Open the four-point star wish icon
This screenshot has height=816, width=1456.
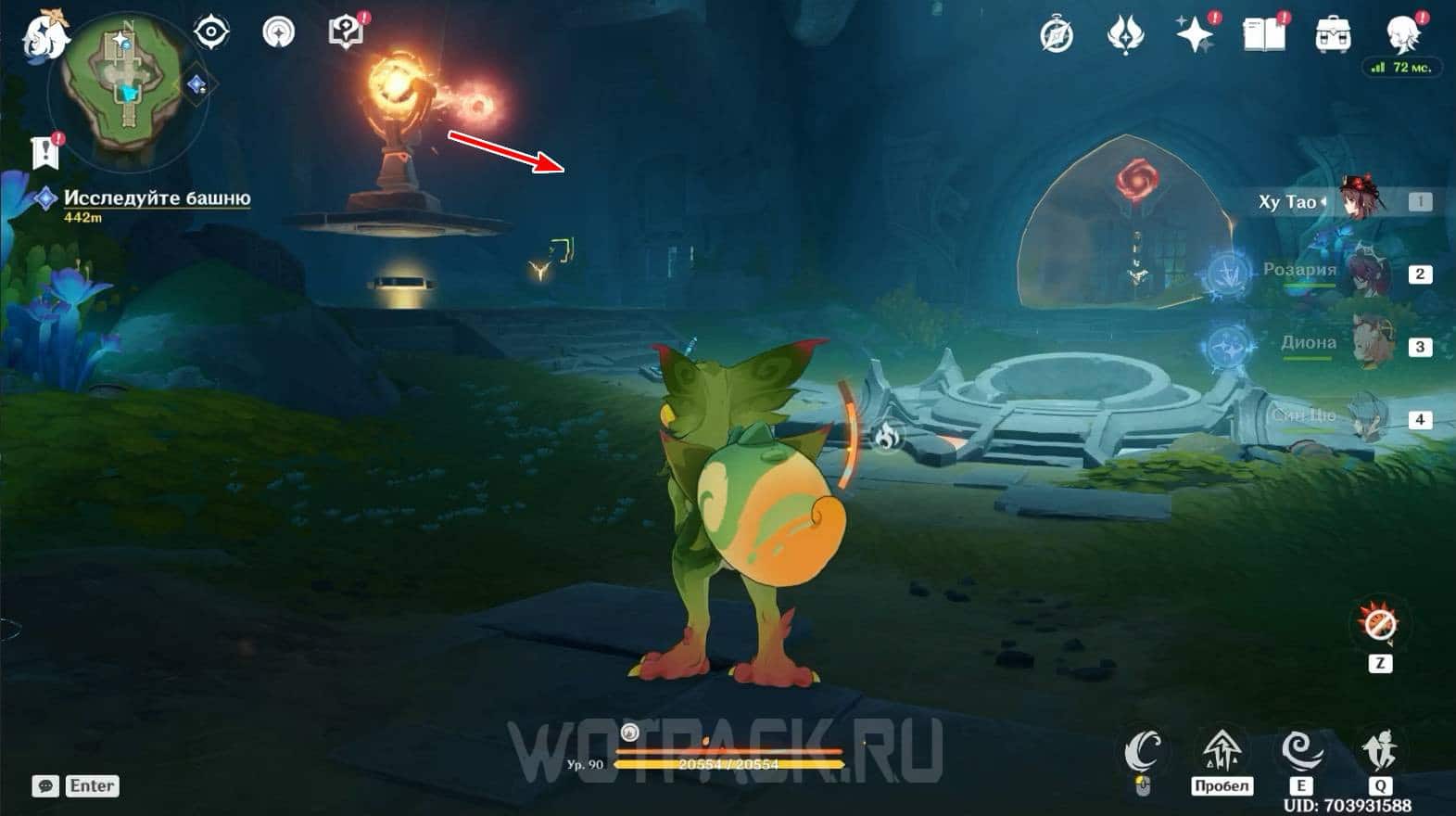(1195, 35)
